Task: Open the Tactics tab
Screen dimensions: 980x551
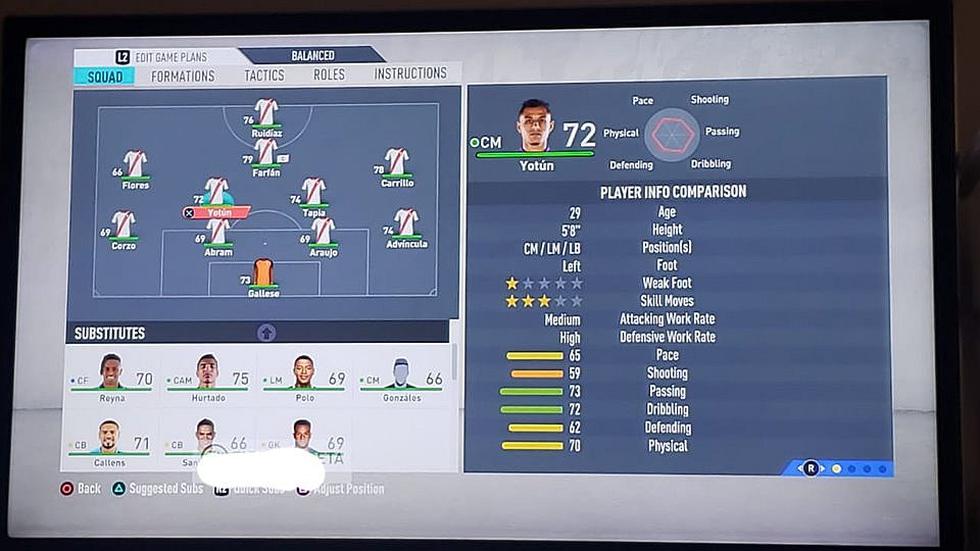Action: [x=264, y=75]
